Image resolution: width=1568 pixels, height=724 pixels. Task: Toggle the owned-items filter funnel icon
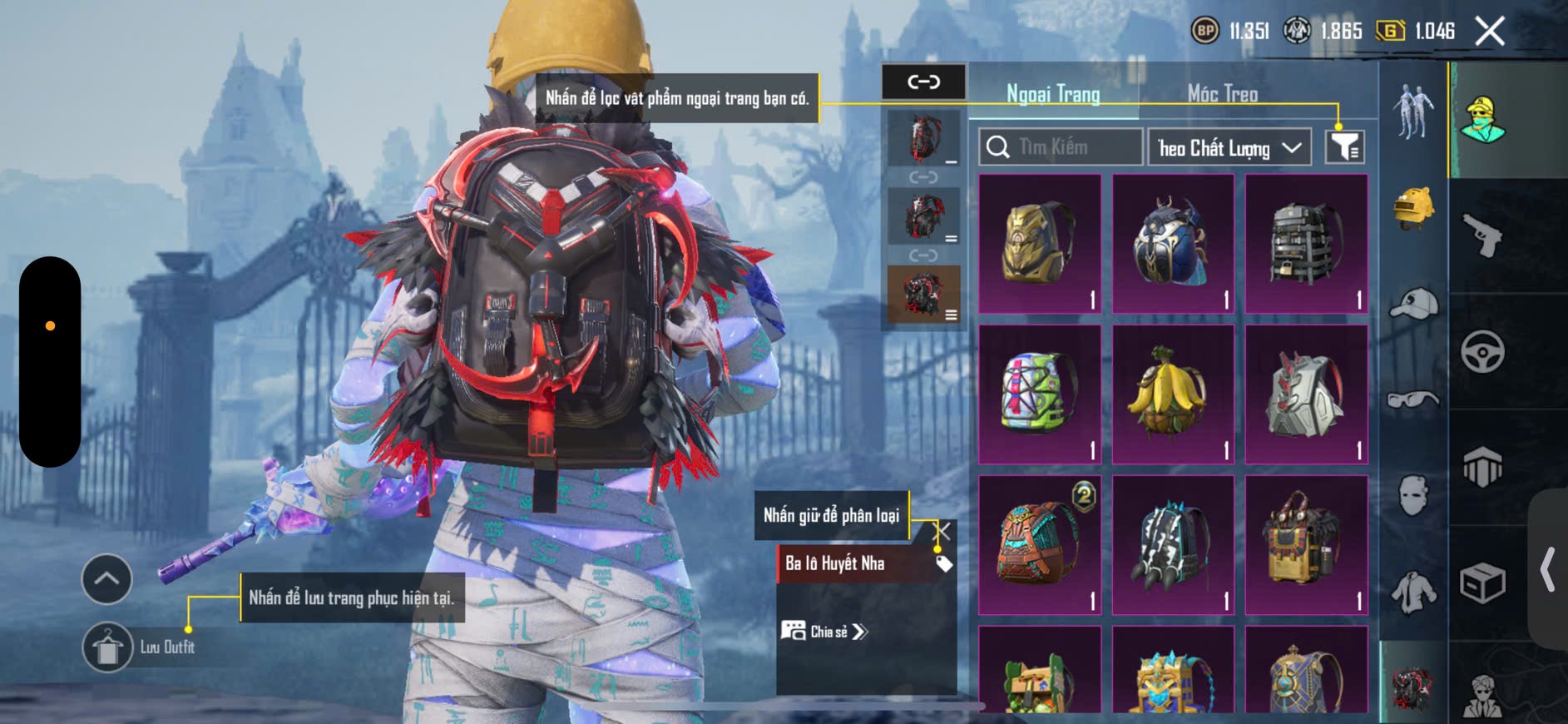coord(1344,147)
